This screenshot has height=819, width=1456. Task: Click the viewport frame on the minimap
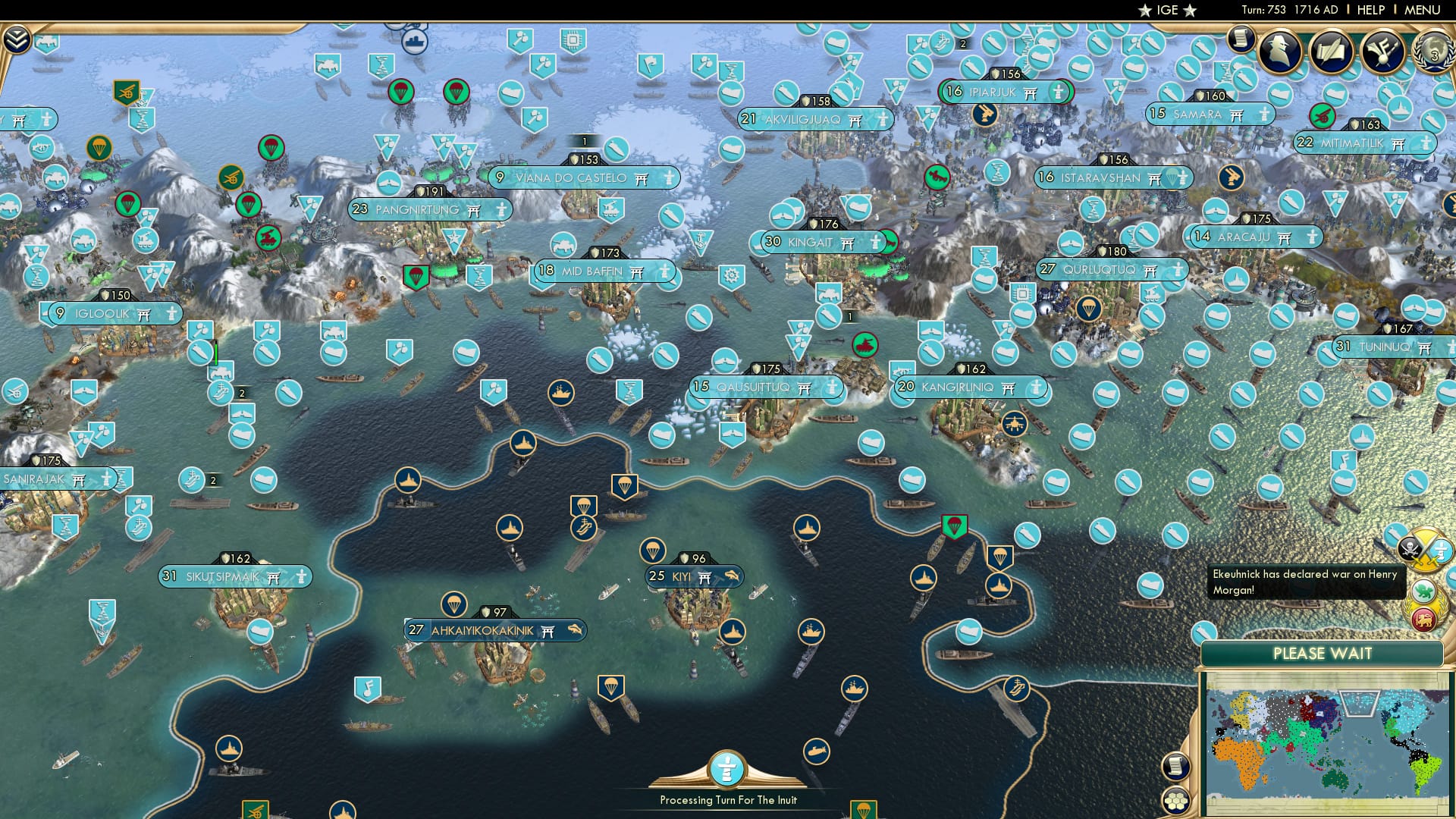(x=1360, y=702)
